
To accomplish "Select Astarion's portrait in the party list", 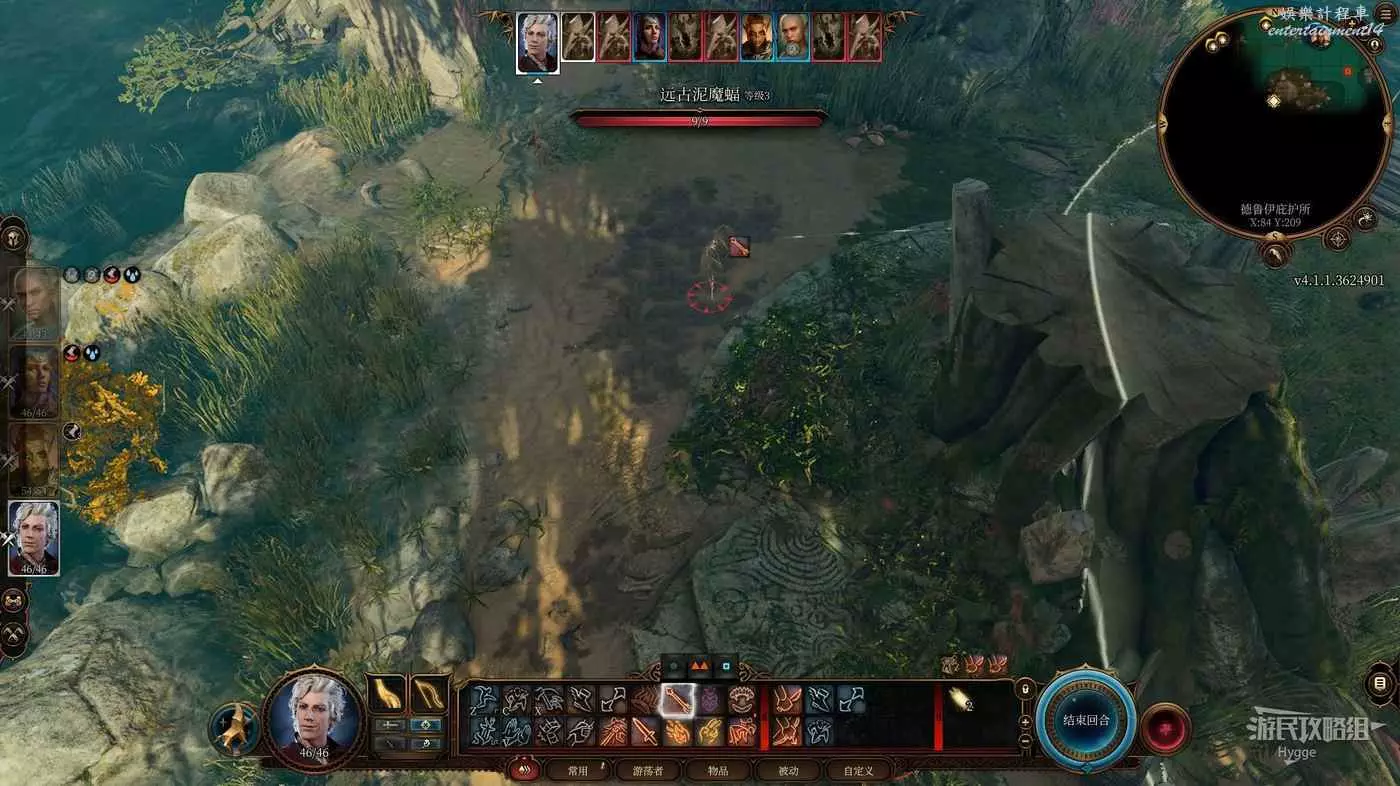I will (34, 538).
